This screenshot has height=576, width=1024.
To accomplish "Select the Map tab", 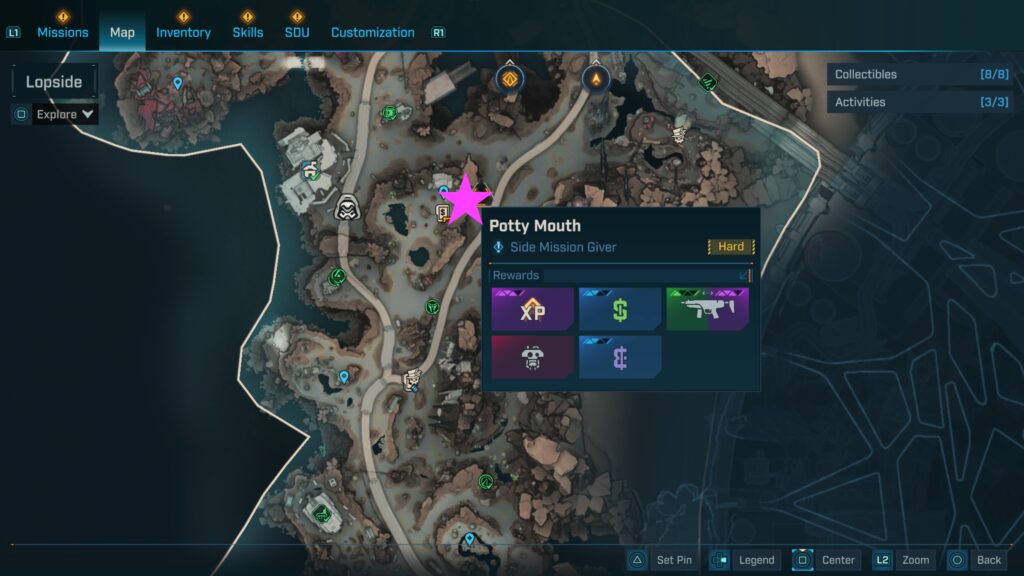I will 122,32.
